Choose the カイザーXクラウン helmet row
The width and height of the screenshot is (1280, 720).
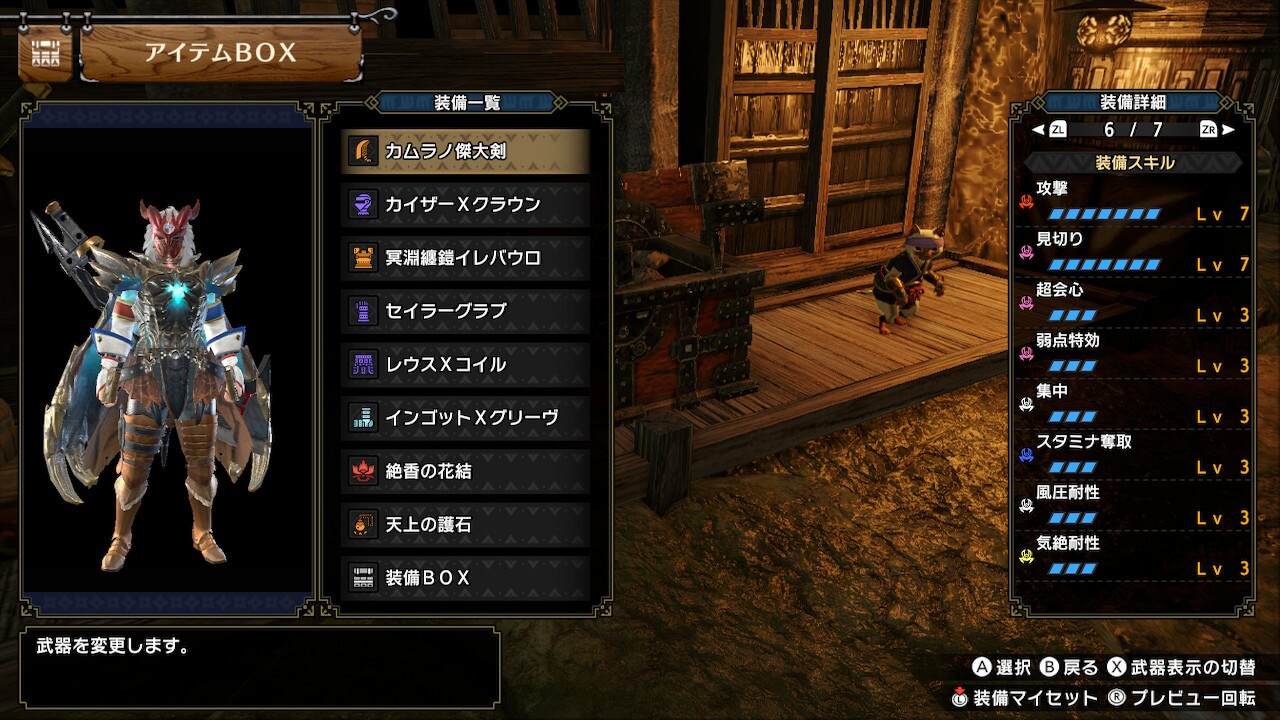(465, 204)
